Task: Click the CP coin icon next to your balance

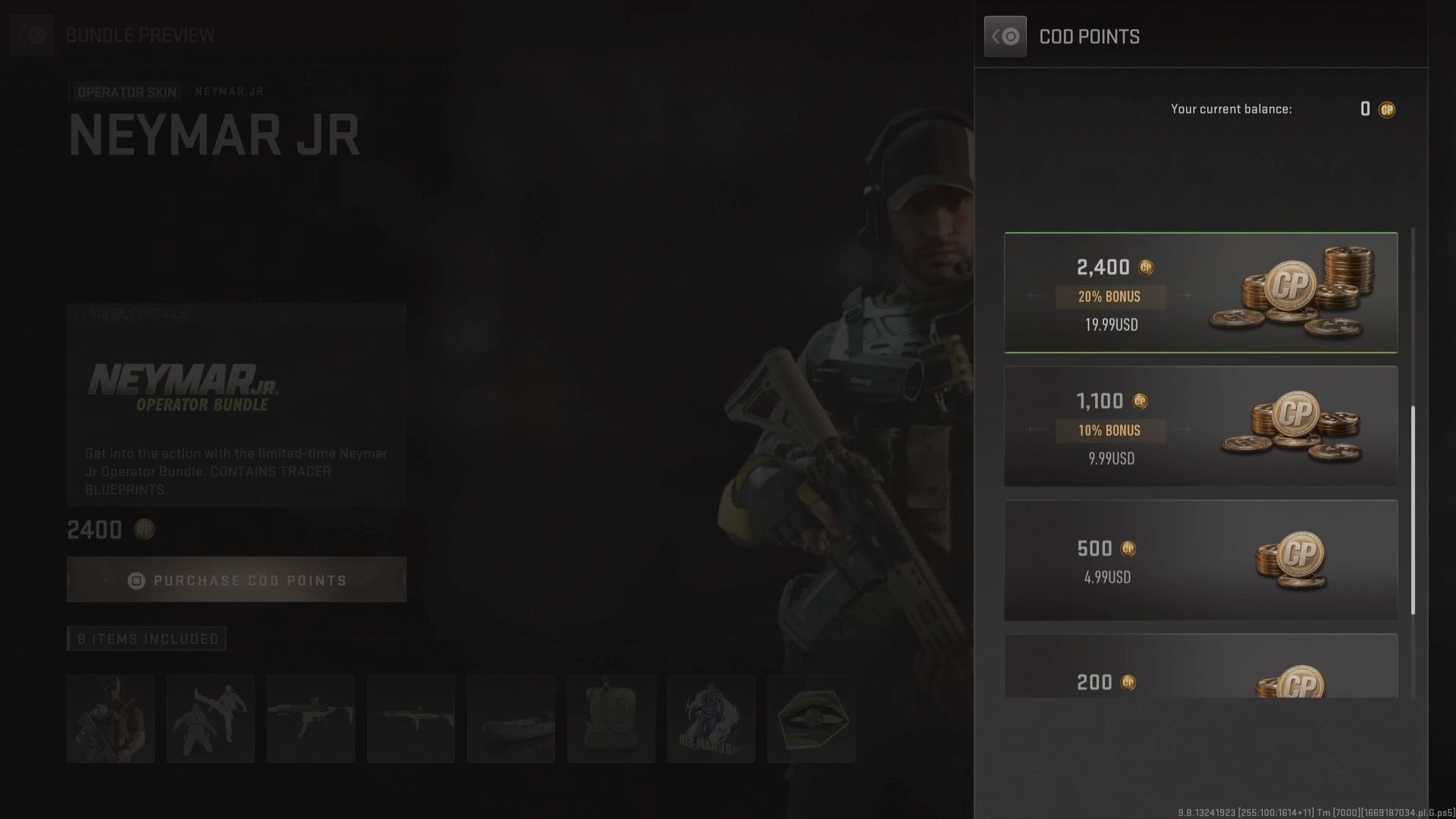Action: point(1387,109)
